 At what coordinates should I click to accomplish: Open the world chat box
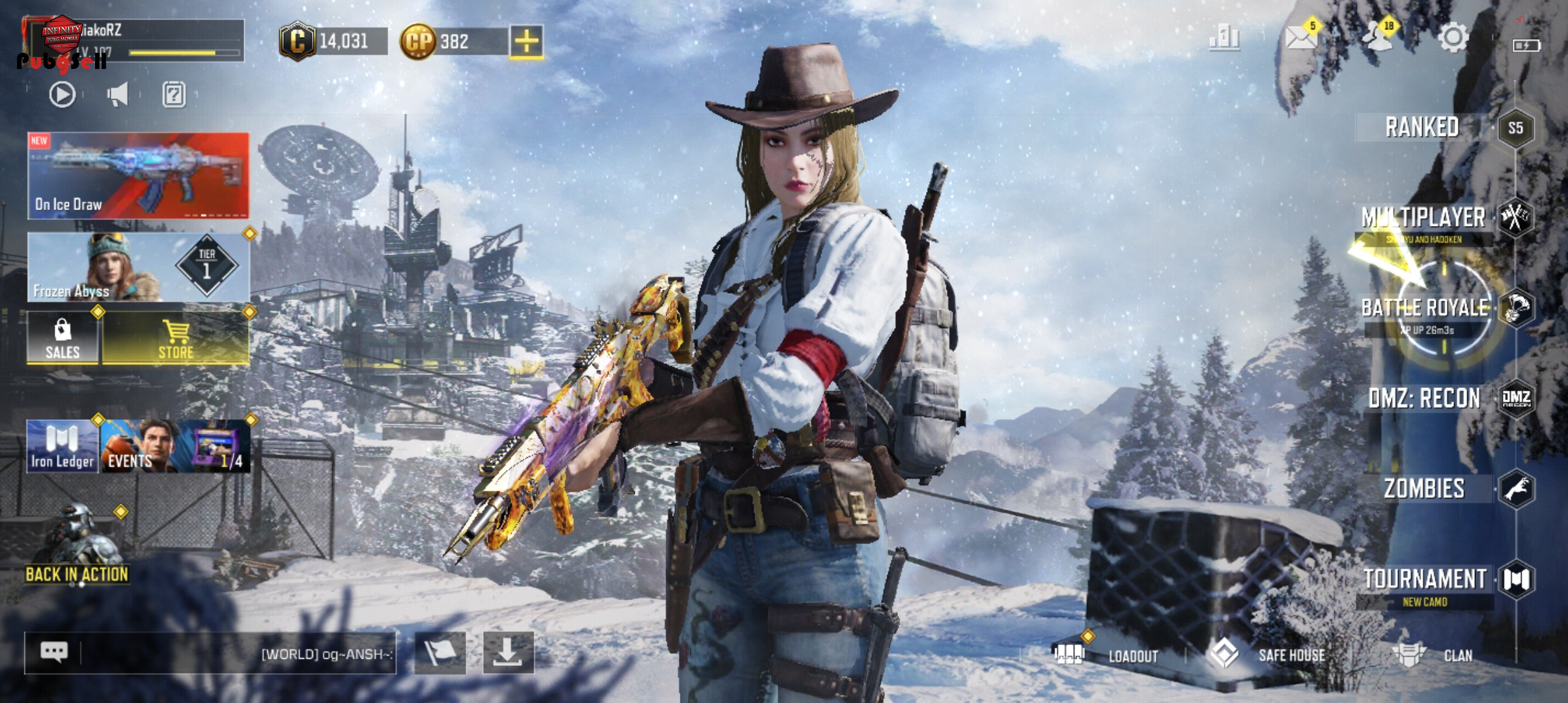click(x=210, y=653)
